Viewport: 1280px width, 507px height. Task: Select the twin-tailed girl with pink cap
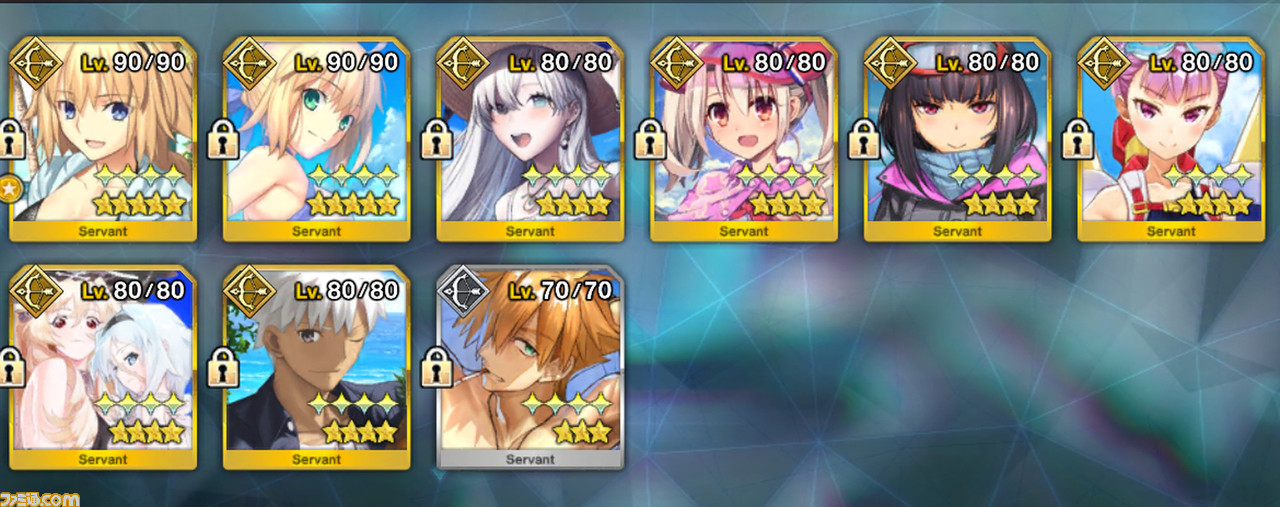coord(743,140)
